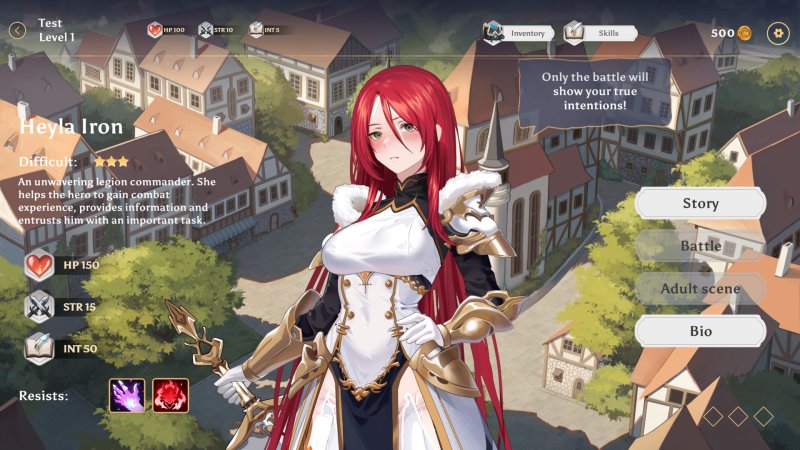This screenshot has height=450, width=800.
Task: Inspect the red flame resist icon
Action: pos(171,395)
